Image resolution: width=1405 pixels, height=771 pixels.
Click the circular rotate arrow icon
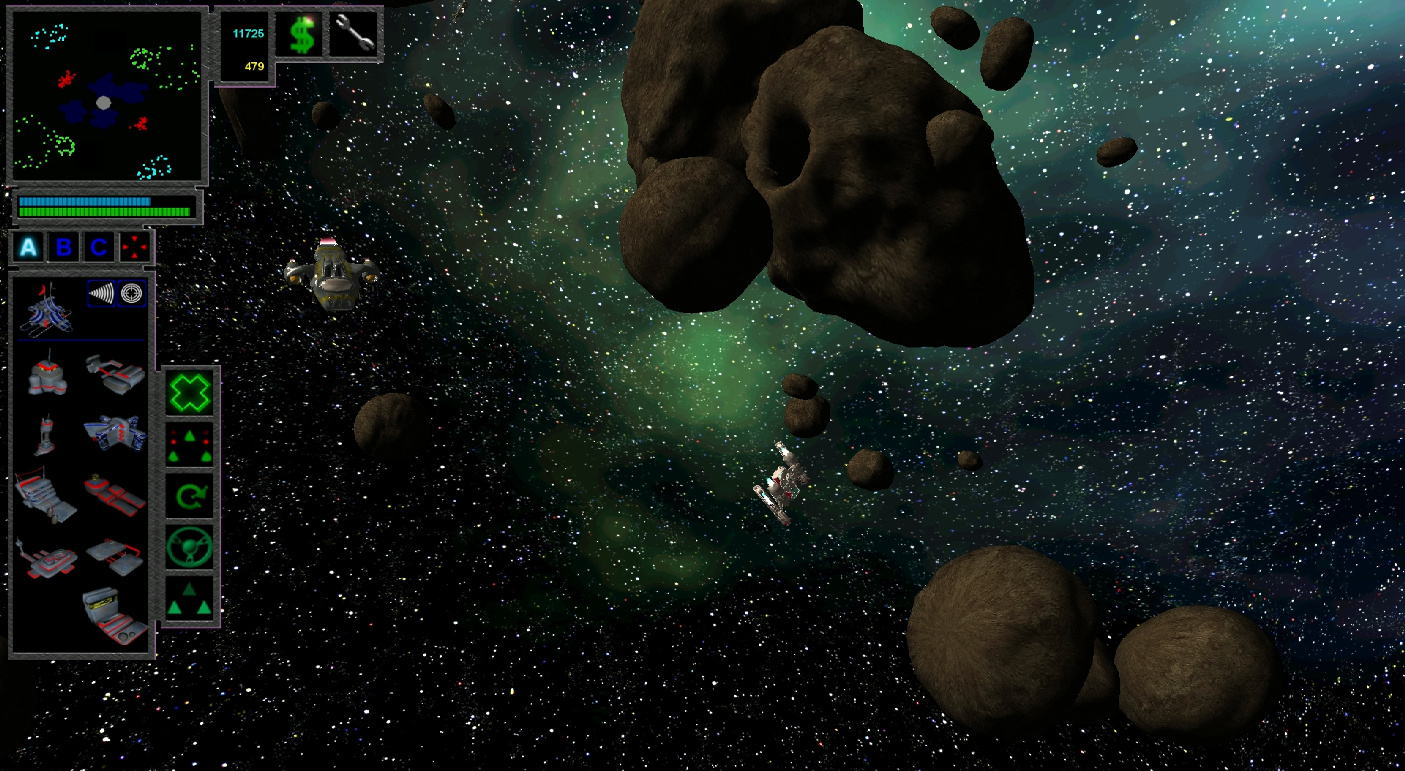tap(188, 495)
